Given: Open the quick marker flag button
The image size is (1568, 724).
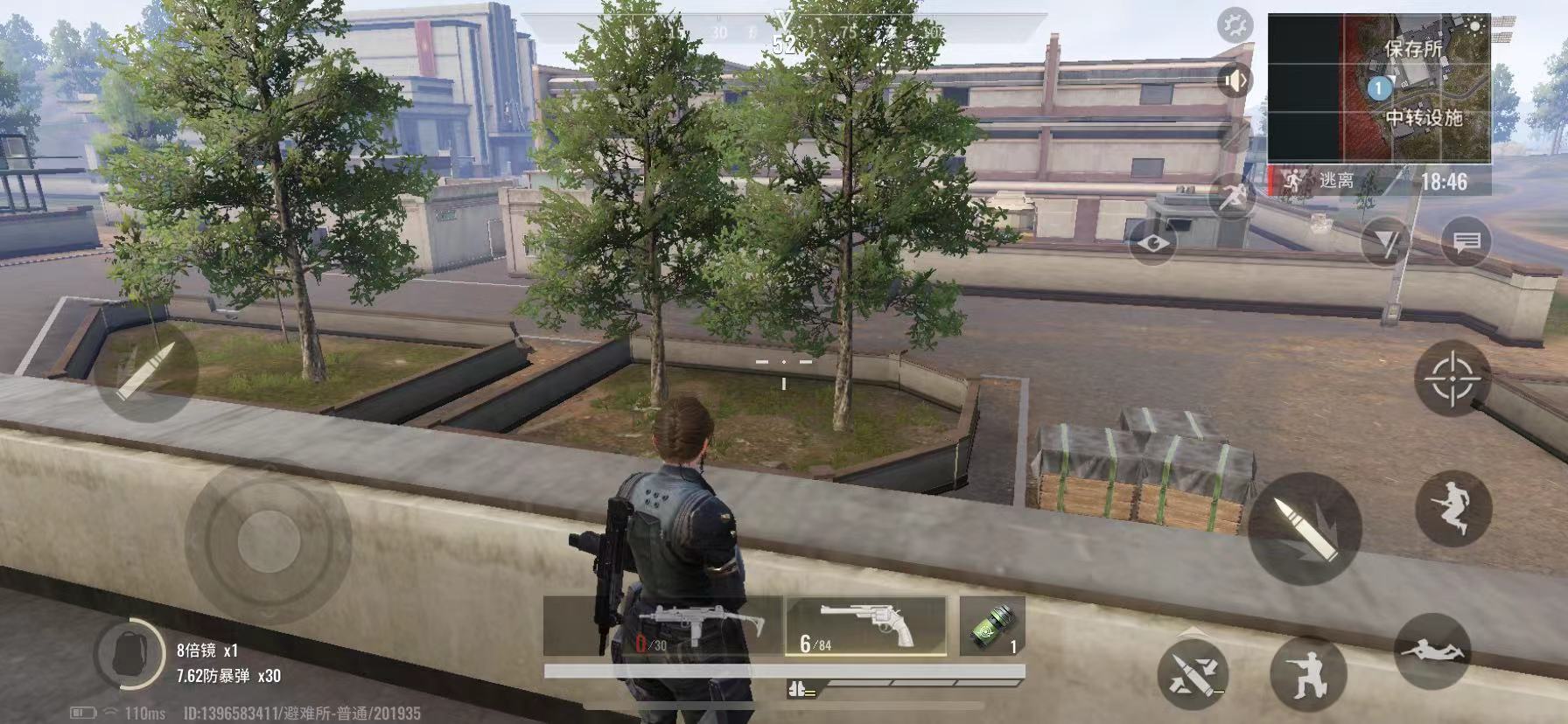Looking at the screenshot, I should click(x=1385, y=242).
